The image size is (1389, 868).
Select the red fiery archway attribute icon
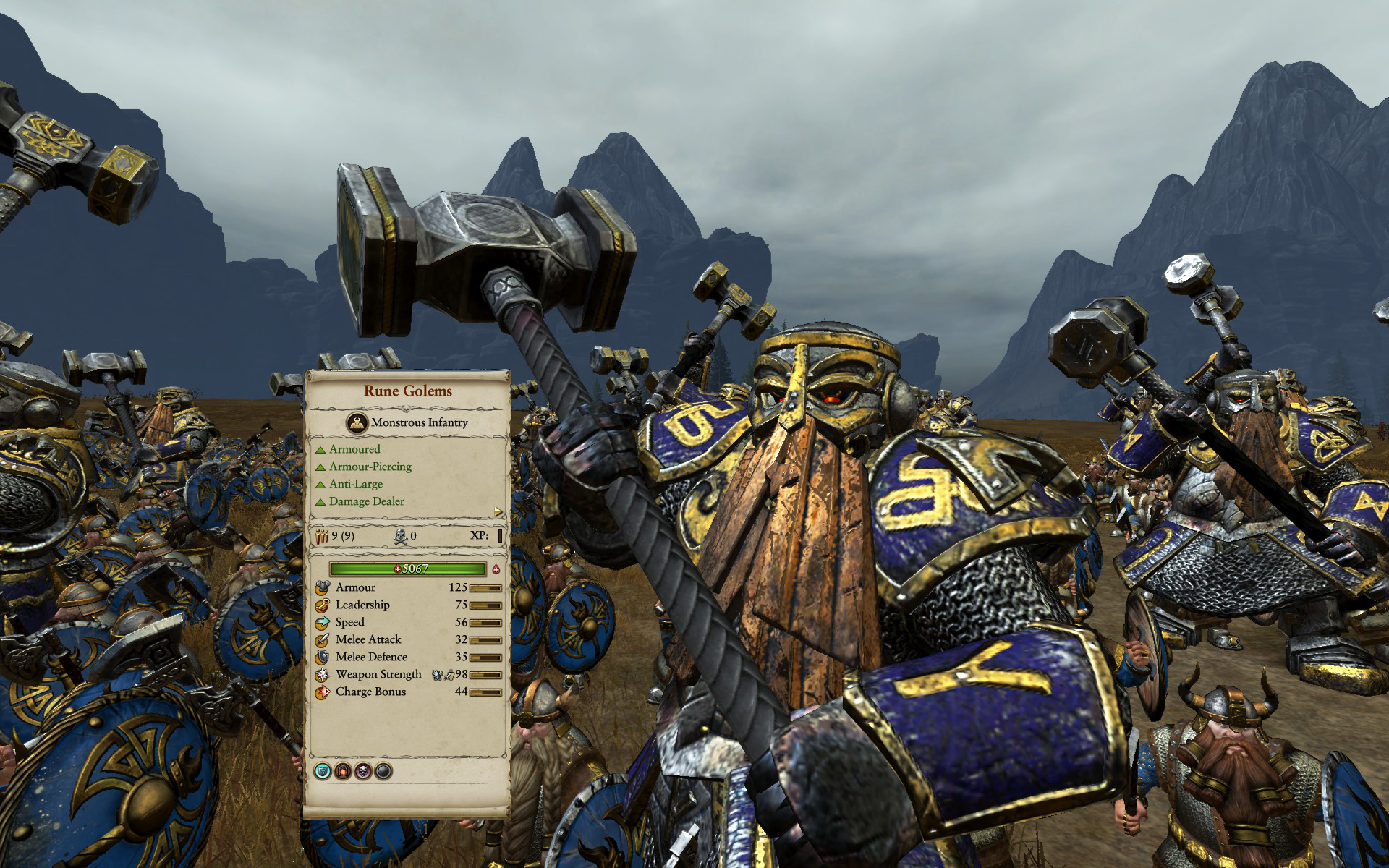(343, 771)
